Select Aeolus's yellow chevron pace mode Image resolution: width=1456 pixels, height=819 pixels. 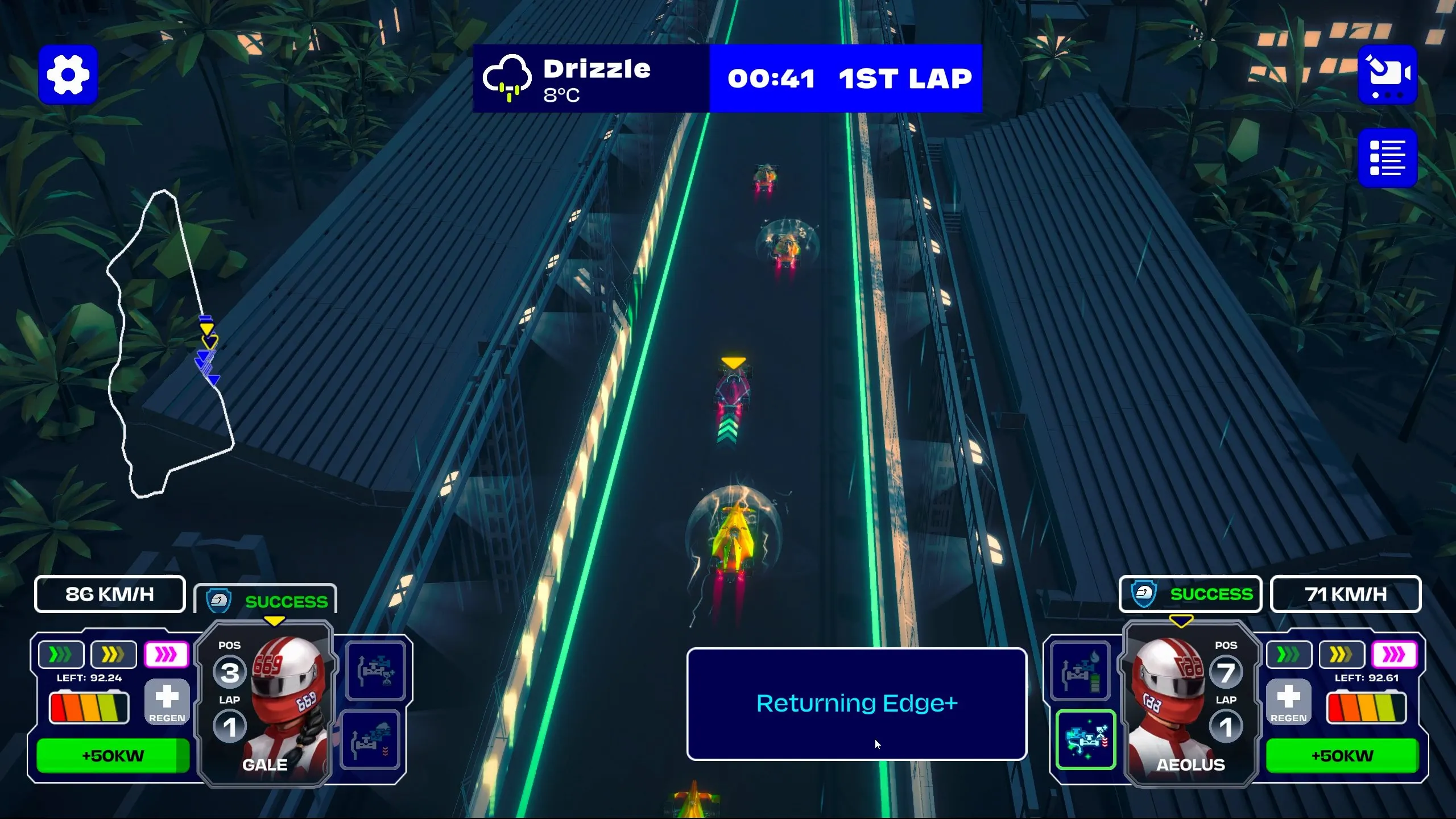1342,655
